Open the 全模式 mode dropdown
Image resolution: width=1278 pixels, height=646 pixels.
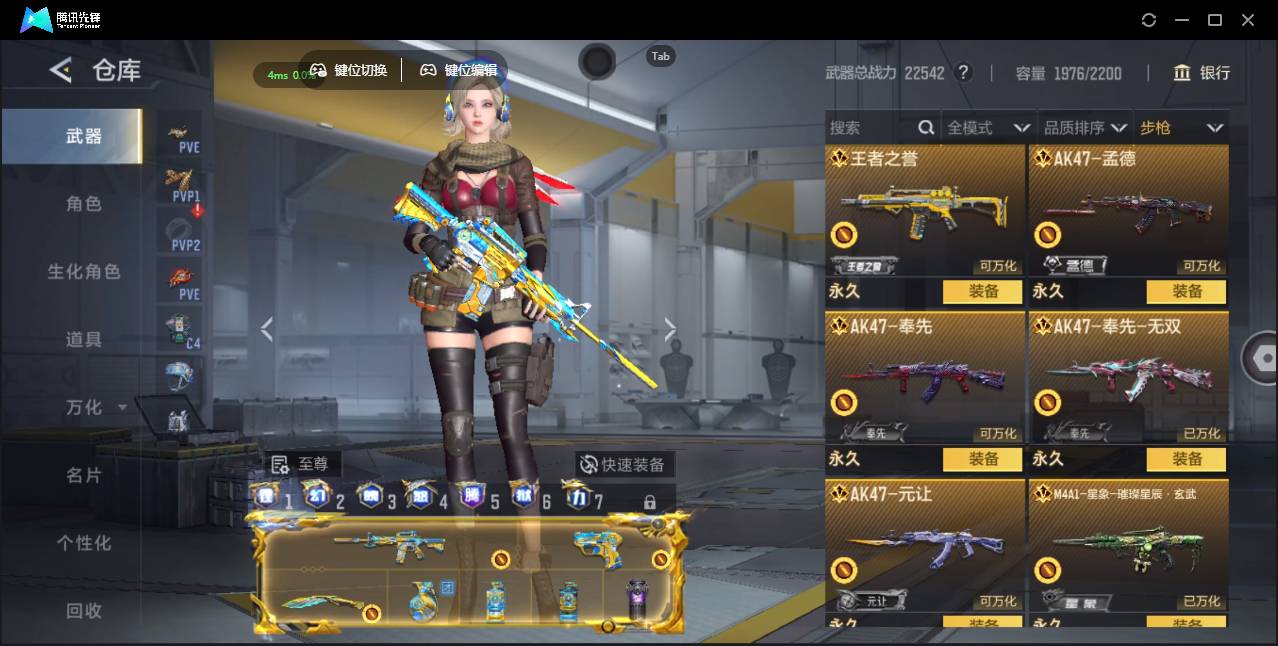pyautogui.click(x=988, y=128)
